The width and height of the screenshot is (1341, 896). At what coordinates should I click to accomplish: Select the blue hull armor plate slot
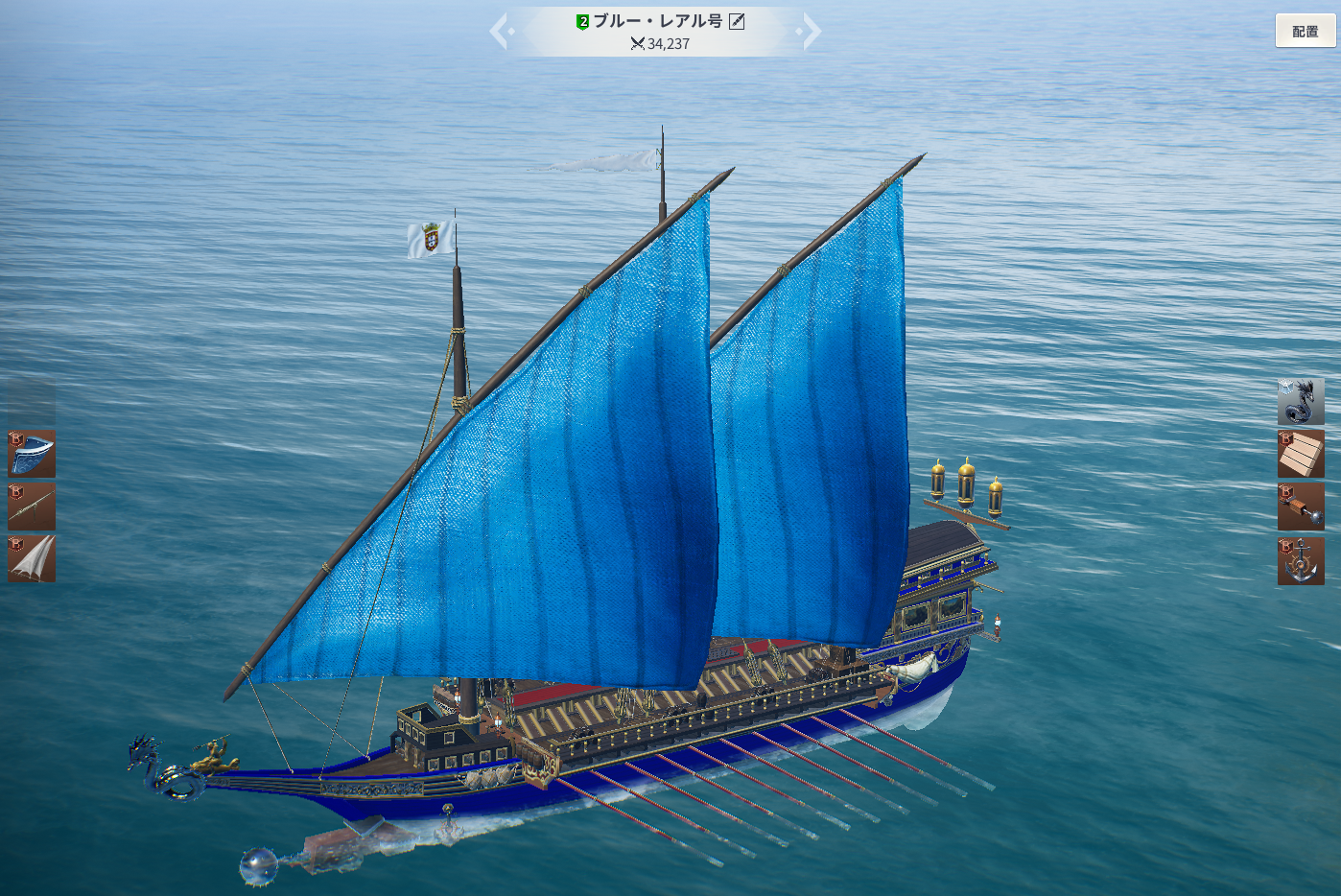click(32, 454)
